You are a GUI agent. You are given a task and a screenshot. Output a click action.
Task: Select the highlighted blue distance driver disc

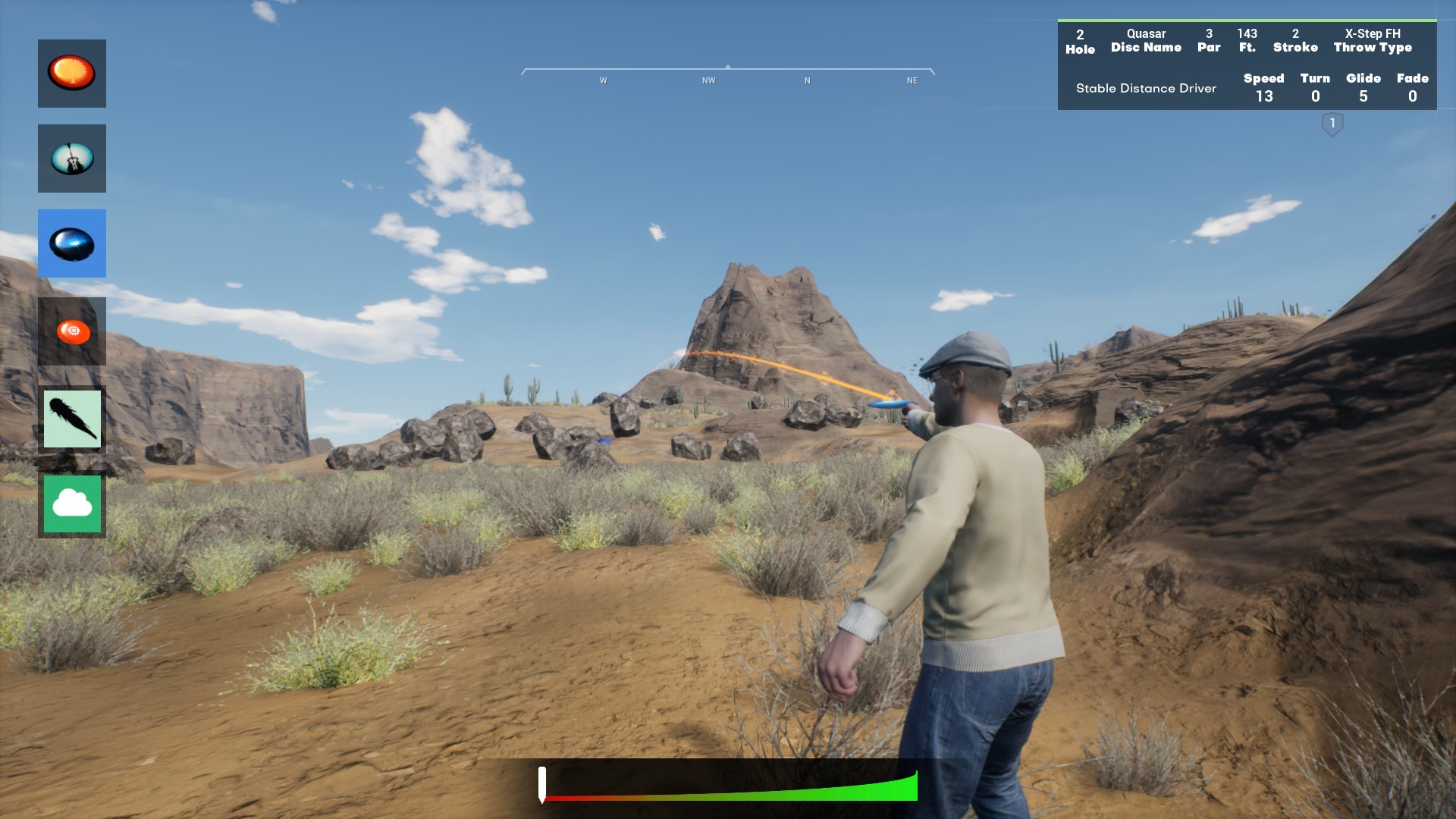click(72, 243)
